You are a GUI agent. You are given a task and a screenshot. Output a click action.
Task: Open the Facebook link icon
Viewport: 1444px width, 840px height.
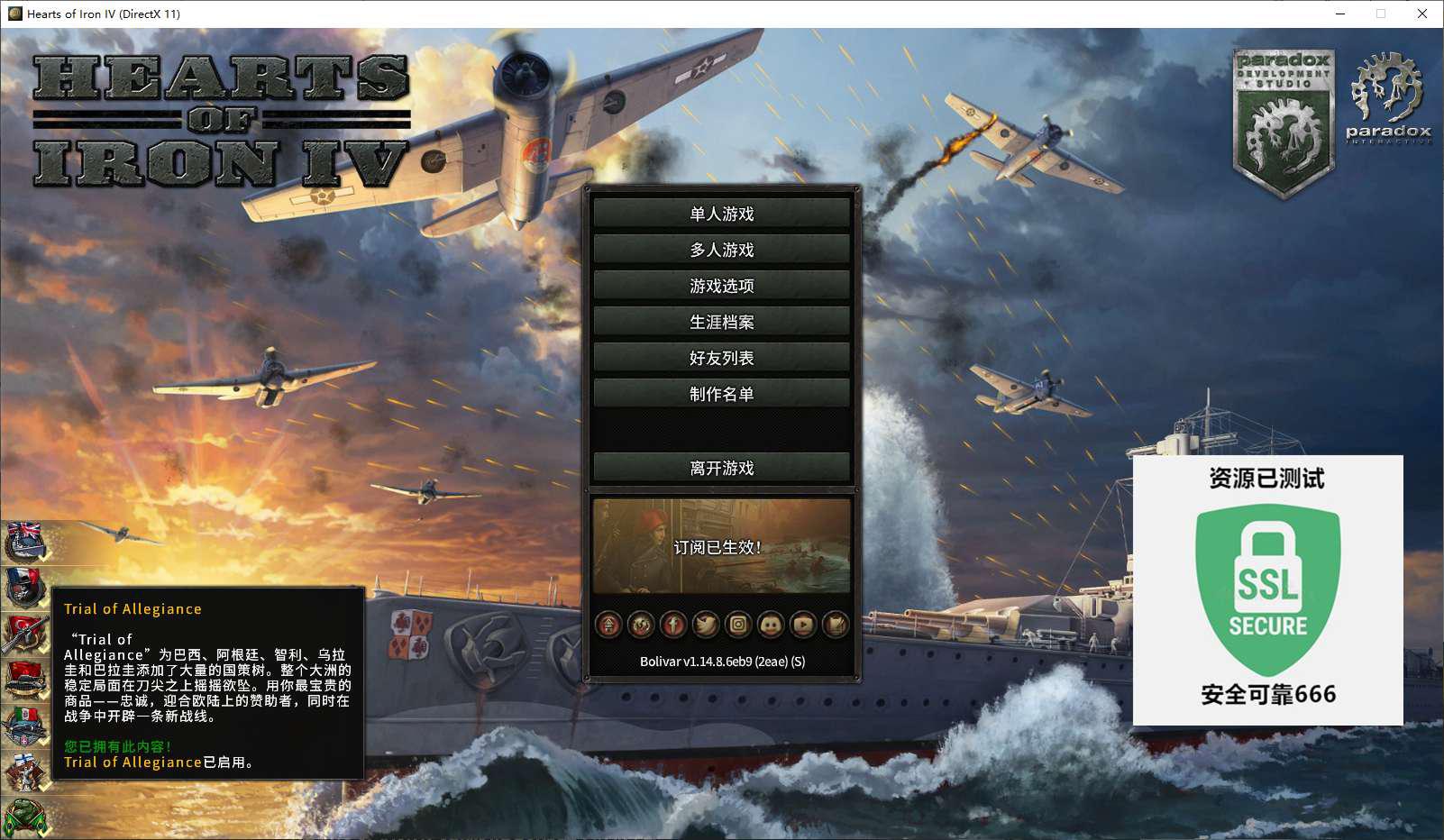(673, 624)
